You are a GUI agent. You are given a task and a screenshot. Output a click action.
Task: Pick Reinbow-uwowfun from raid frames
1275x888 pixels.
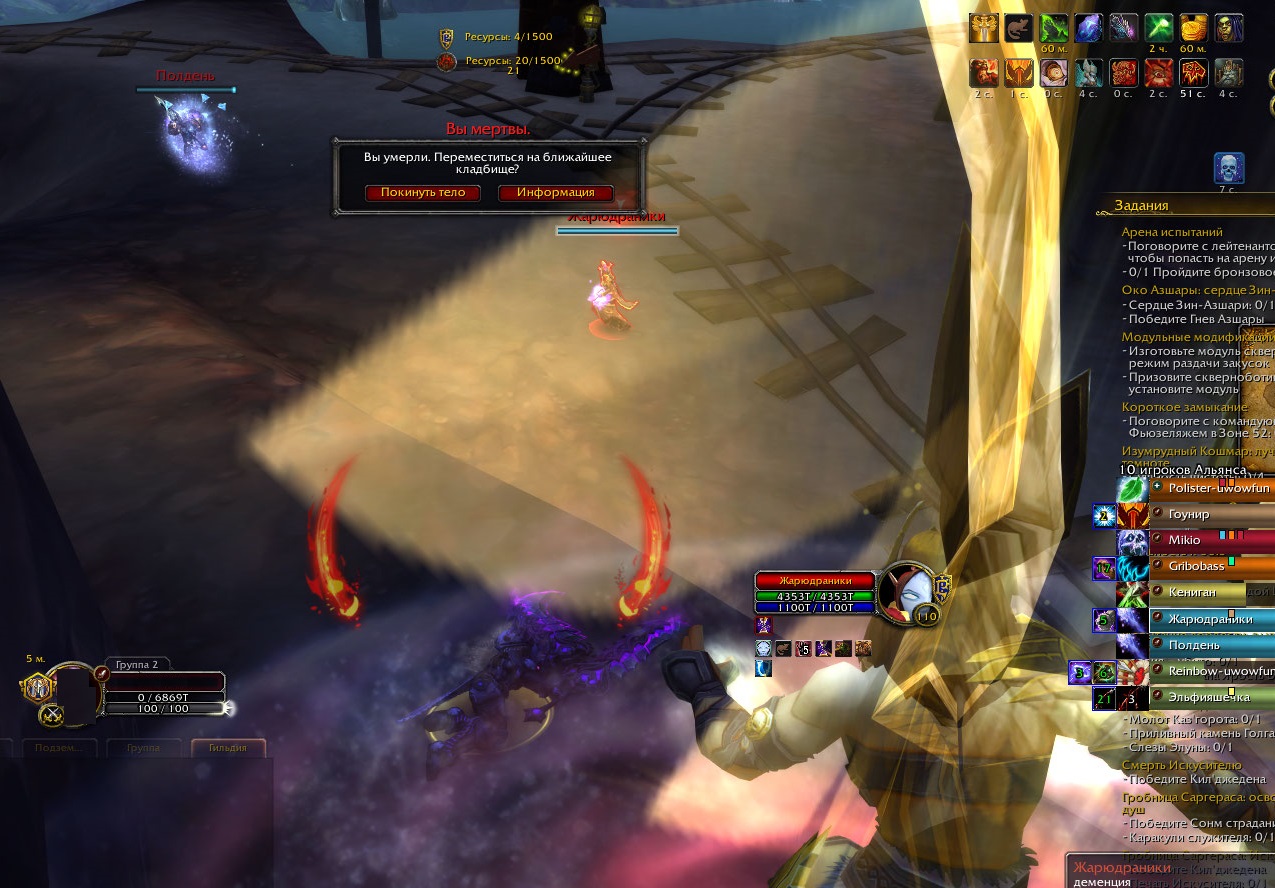click(1210, 671)
